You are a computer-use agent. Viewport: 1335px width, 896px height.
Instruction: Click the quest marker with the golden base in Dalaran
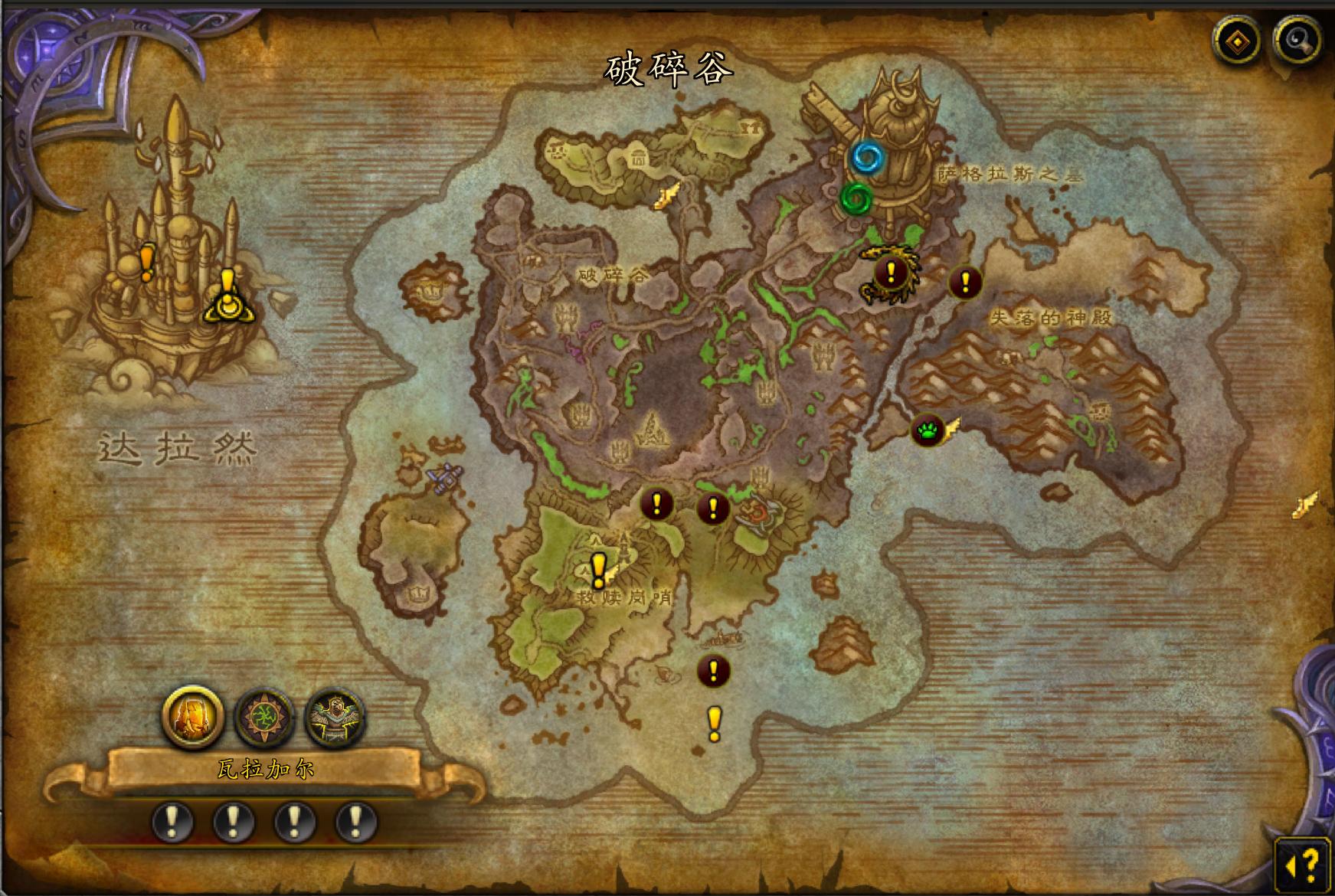[227, 299]
